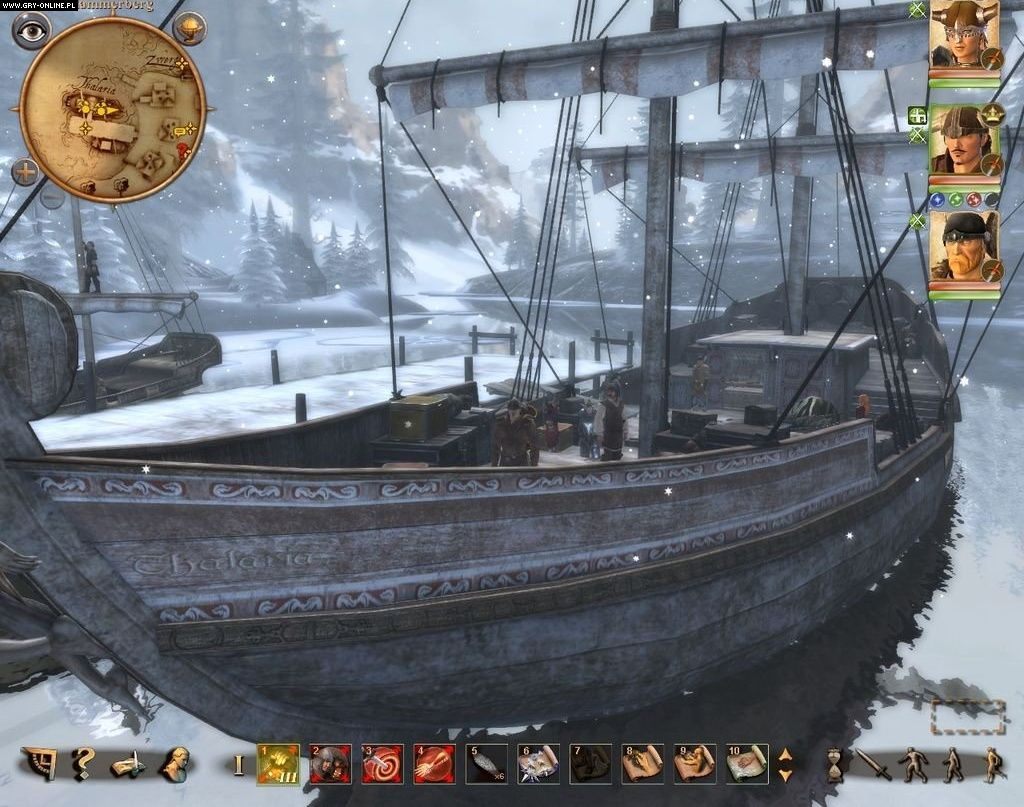
Task: Select the horned-helmet woman party portrait
Action: (x=963, y=35)
